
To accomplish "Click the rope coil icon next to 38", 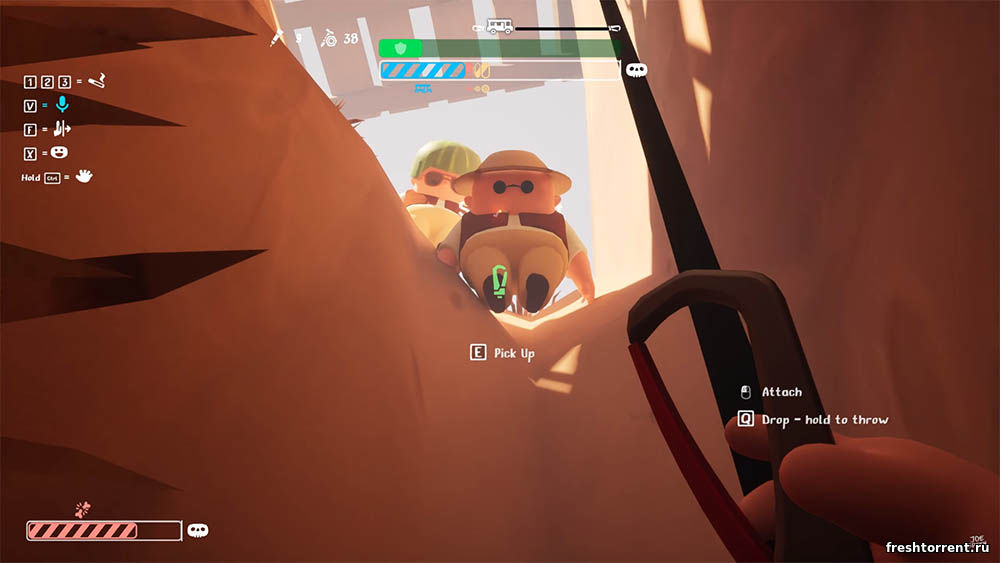I will tap(328, 39).
